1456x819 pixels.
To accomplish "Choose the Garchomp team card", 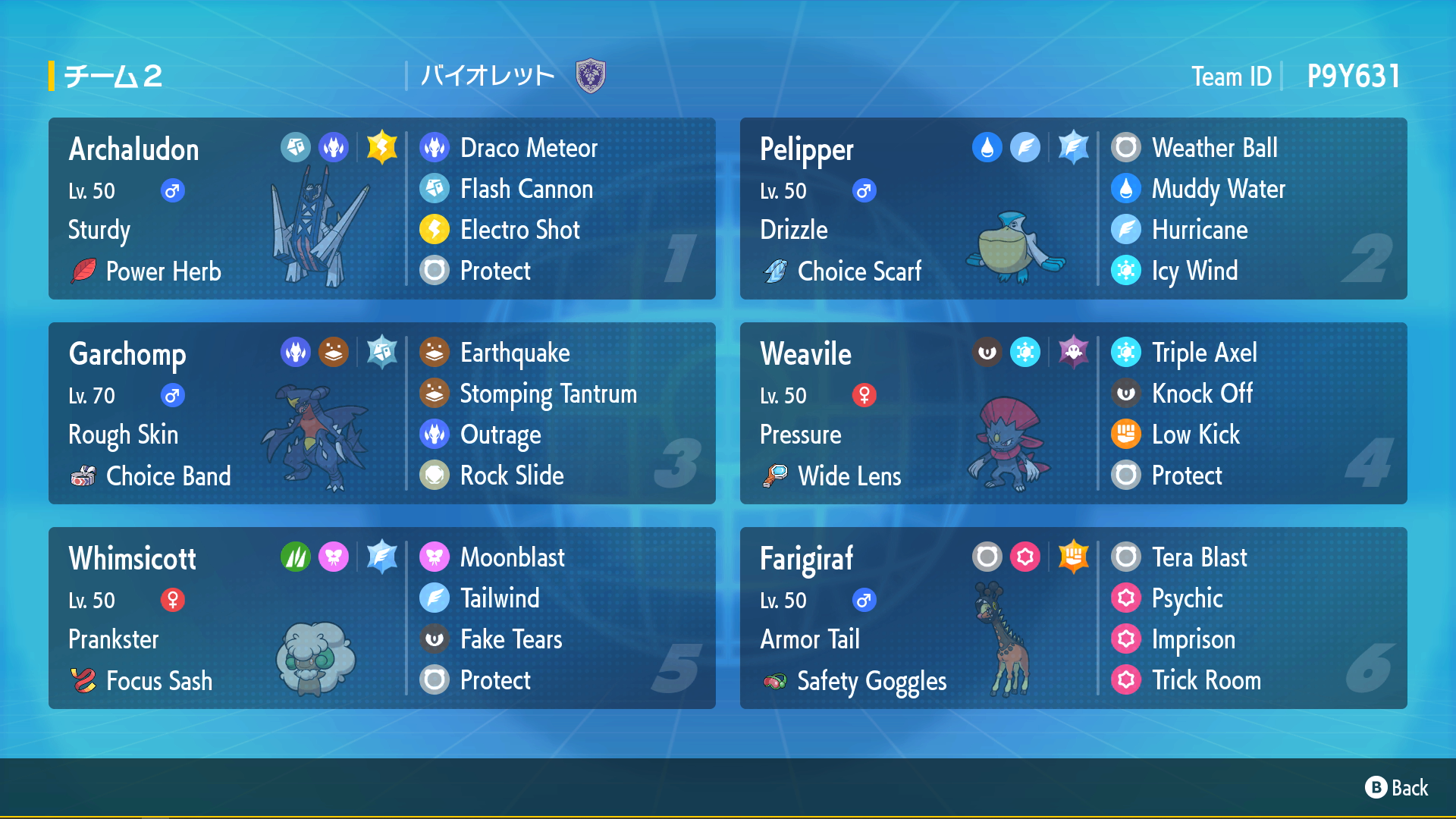I will tap(381, 413).
